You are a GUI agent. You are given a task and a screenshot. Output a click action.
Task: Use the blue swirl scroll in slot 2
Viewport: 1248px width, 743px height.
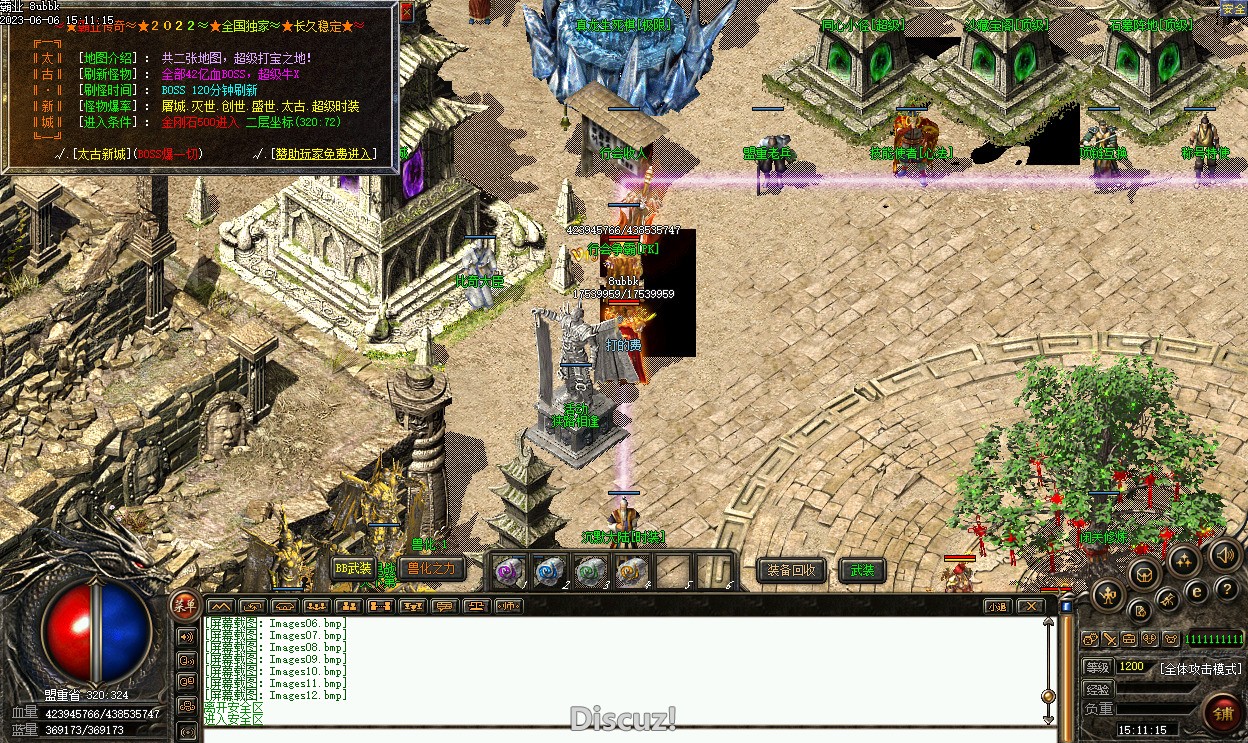coord(550,572)
